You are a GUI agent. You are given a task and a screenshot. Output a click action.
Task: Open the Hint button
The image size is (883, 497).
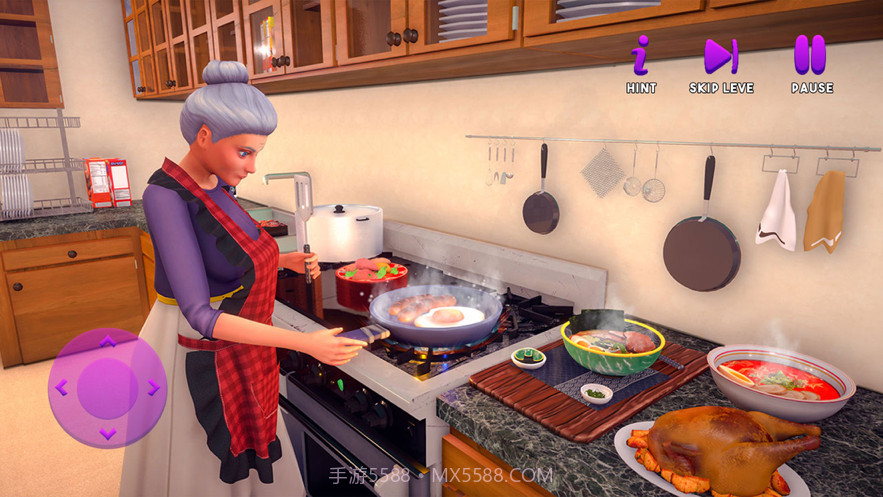pos(641,58)
